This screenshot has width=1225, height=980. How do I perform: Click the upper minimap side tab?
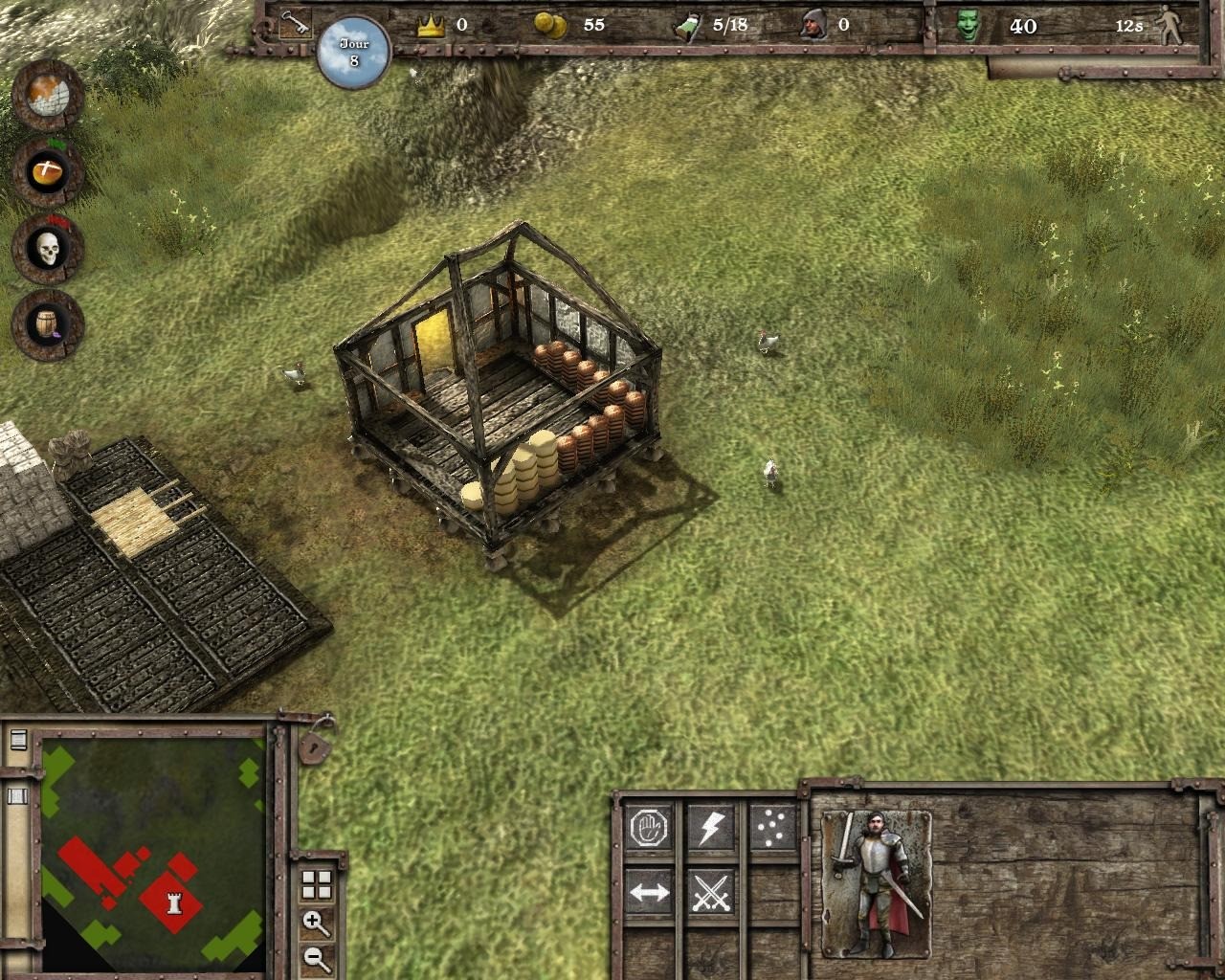(x=17, y=740)
